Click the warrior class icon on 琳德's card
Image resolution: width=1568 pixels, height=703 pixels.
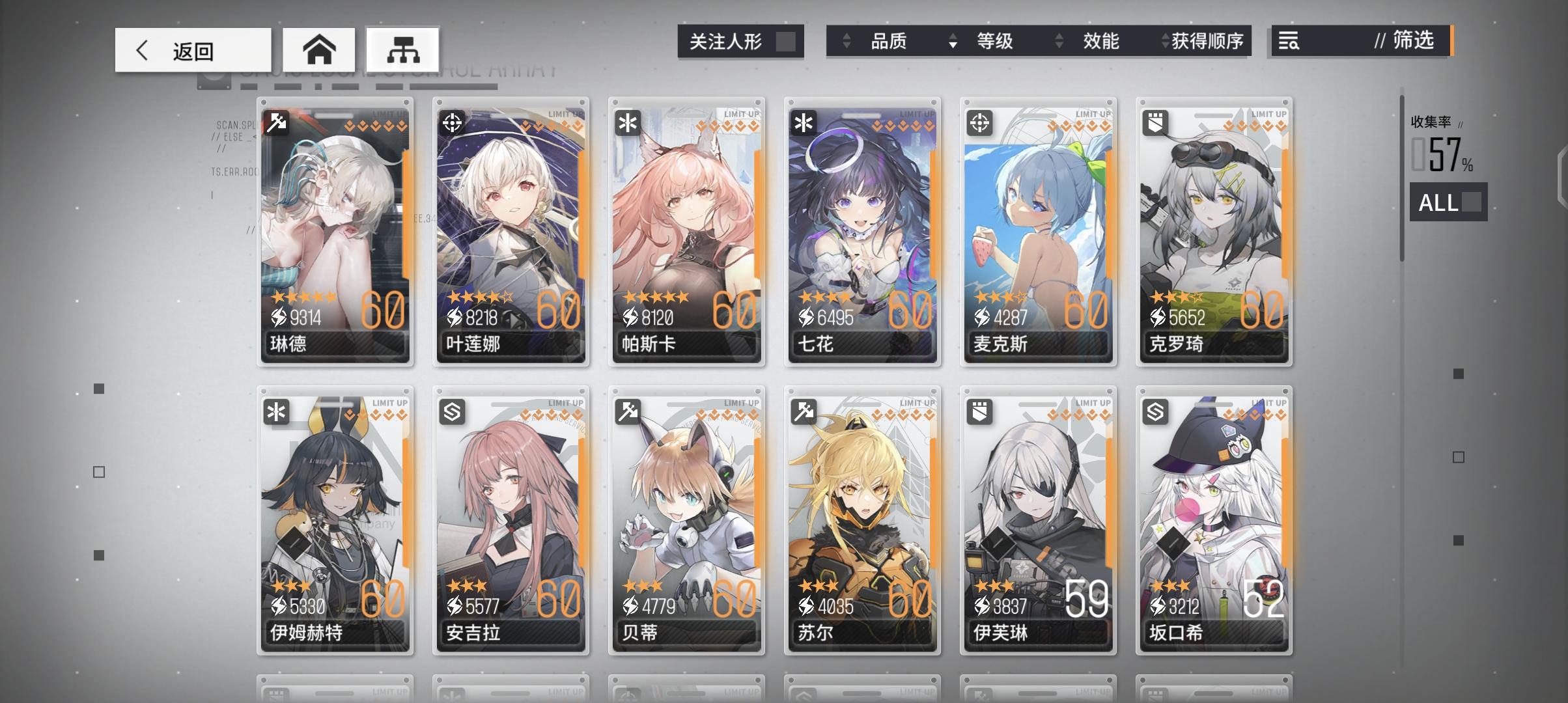tap(276, 121)
